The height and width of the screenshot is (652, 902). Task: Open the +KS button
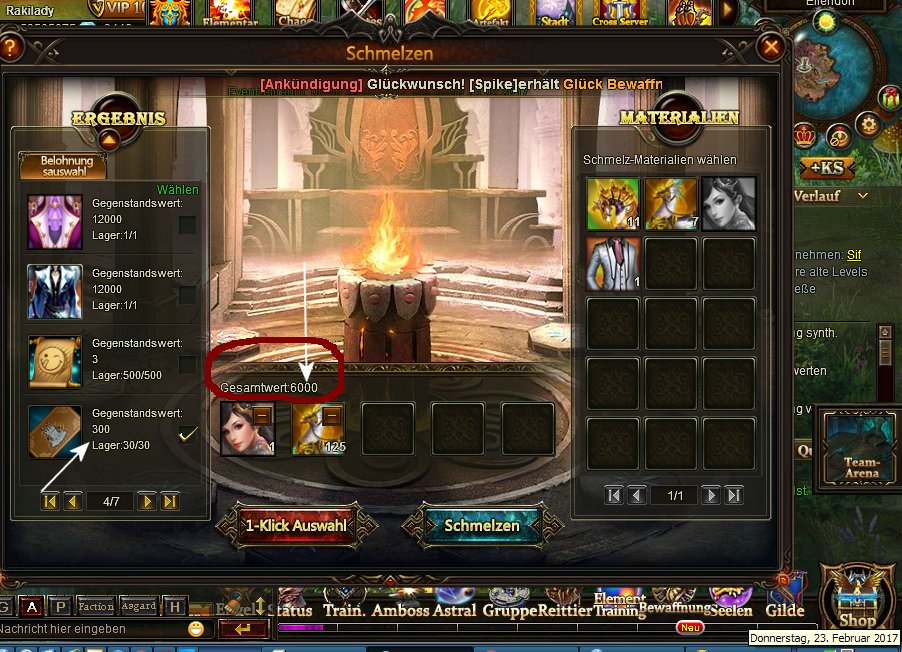[x=825, y=167]
